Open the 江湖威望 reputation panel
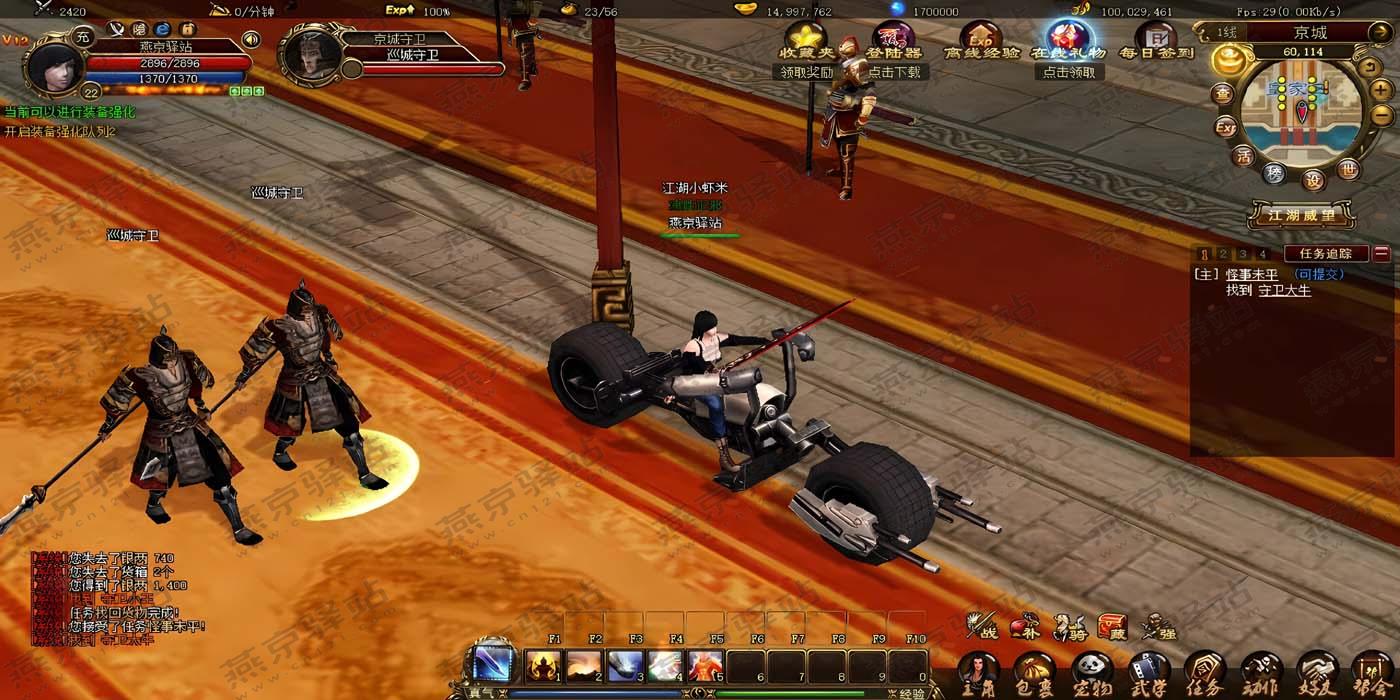Screen dimensions: 1400x700 pyautogui.click(x=1301, y=215)
